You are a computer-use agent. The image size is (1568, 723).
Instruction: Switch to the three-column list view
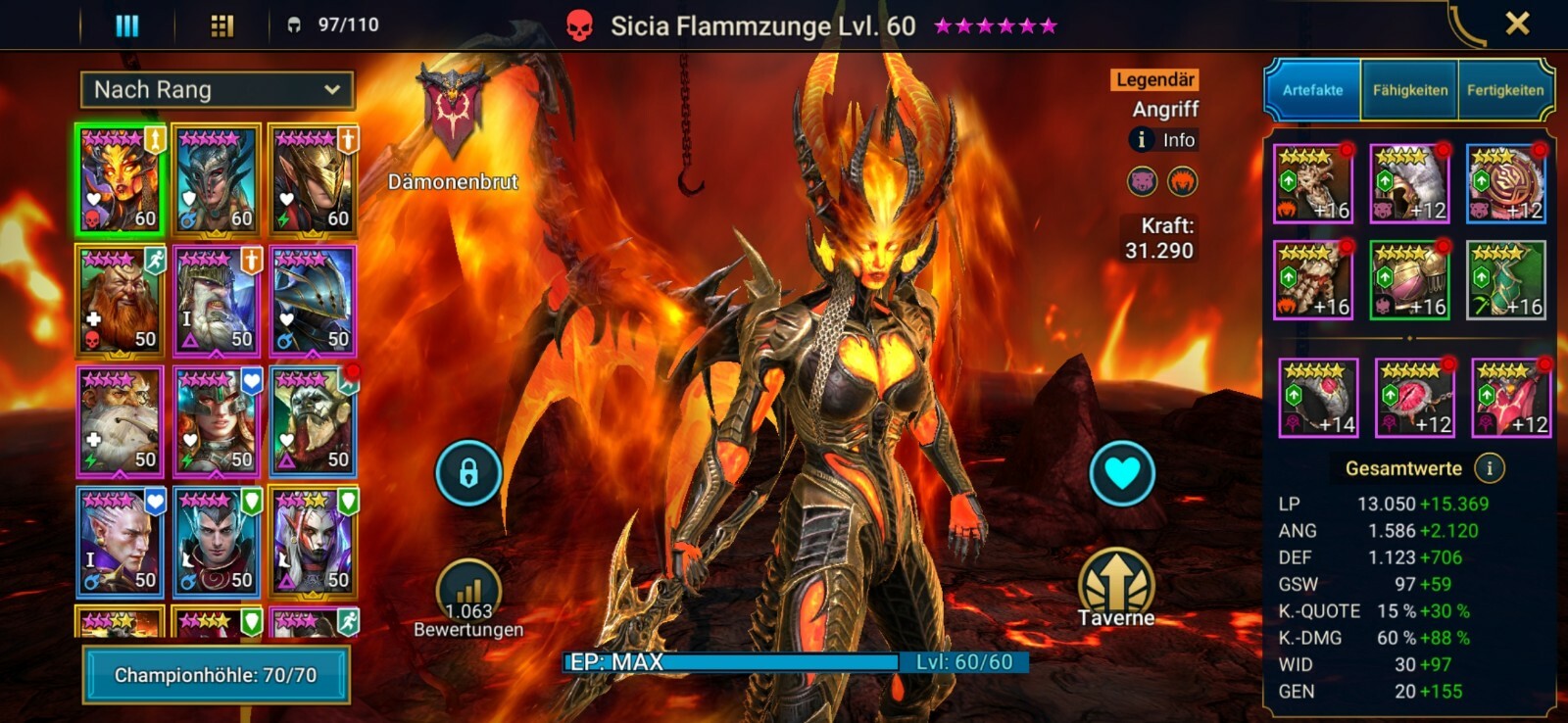tap(127, 24)
